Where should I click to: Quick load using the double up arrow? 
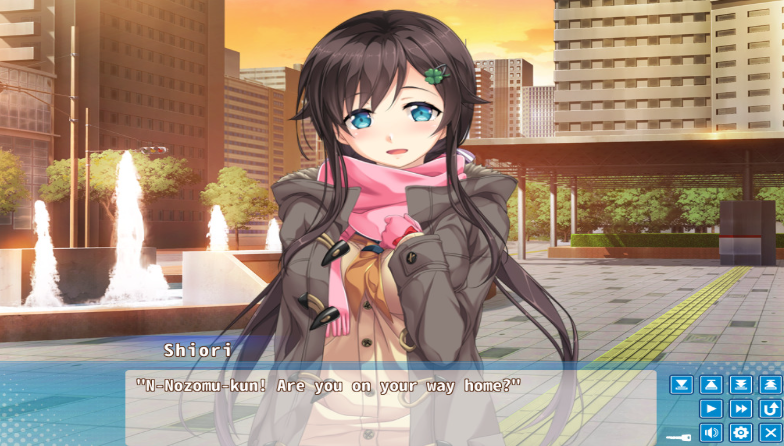pyautogui.click(x=770, y=385)
